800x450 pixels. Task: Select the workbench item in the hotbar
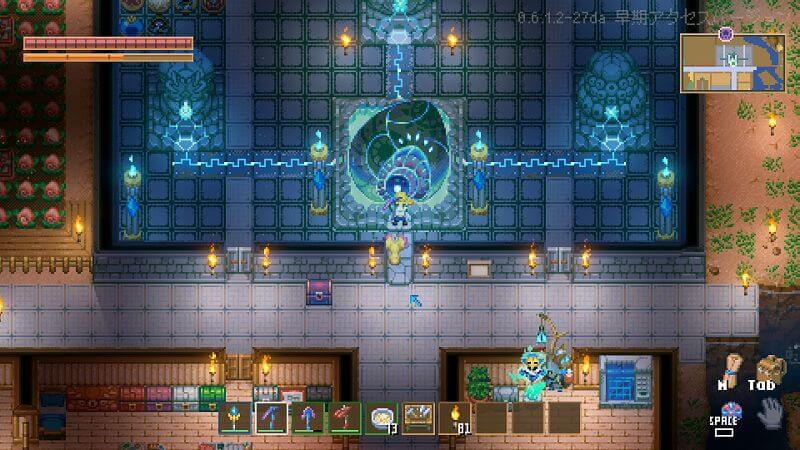[x=419, y=417]
